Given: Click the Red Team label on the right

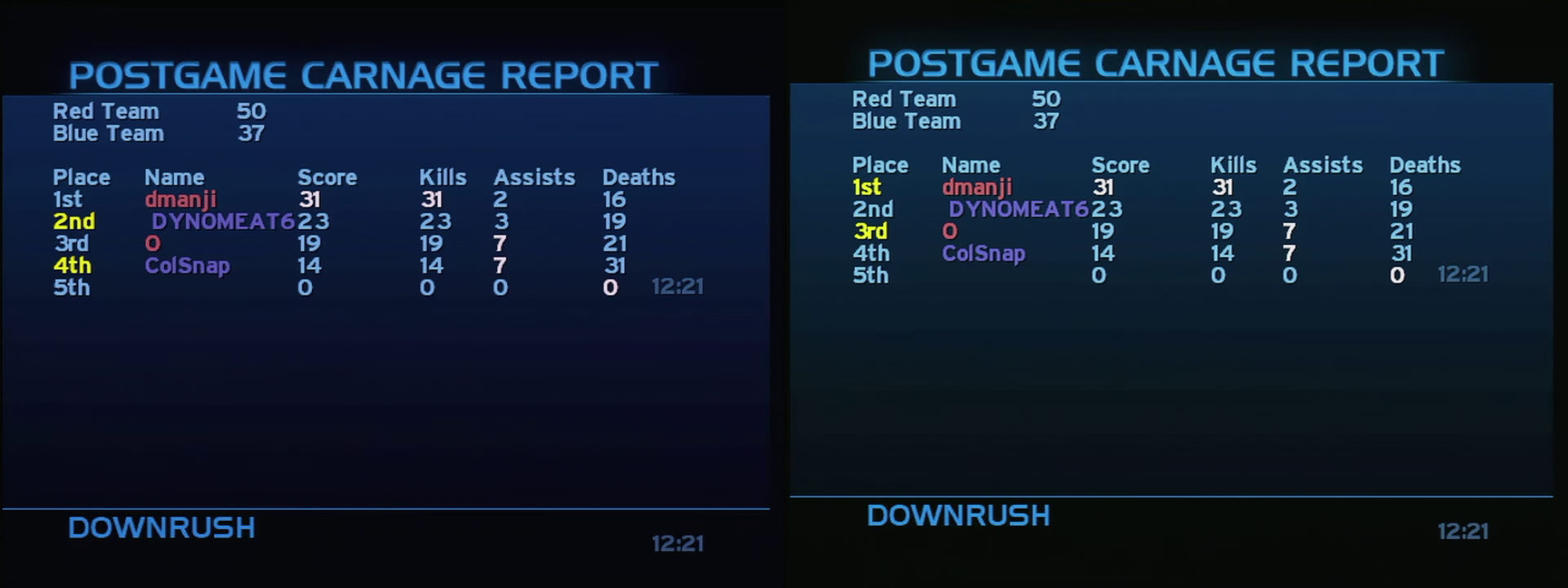Looking at the screenshot, I should (904, 99).
